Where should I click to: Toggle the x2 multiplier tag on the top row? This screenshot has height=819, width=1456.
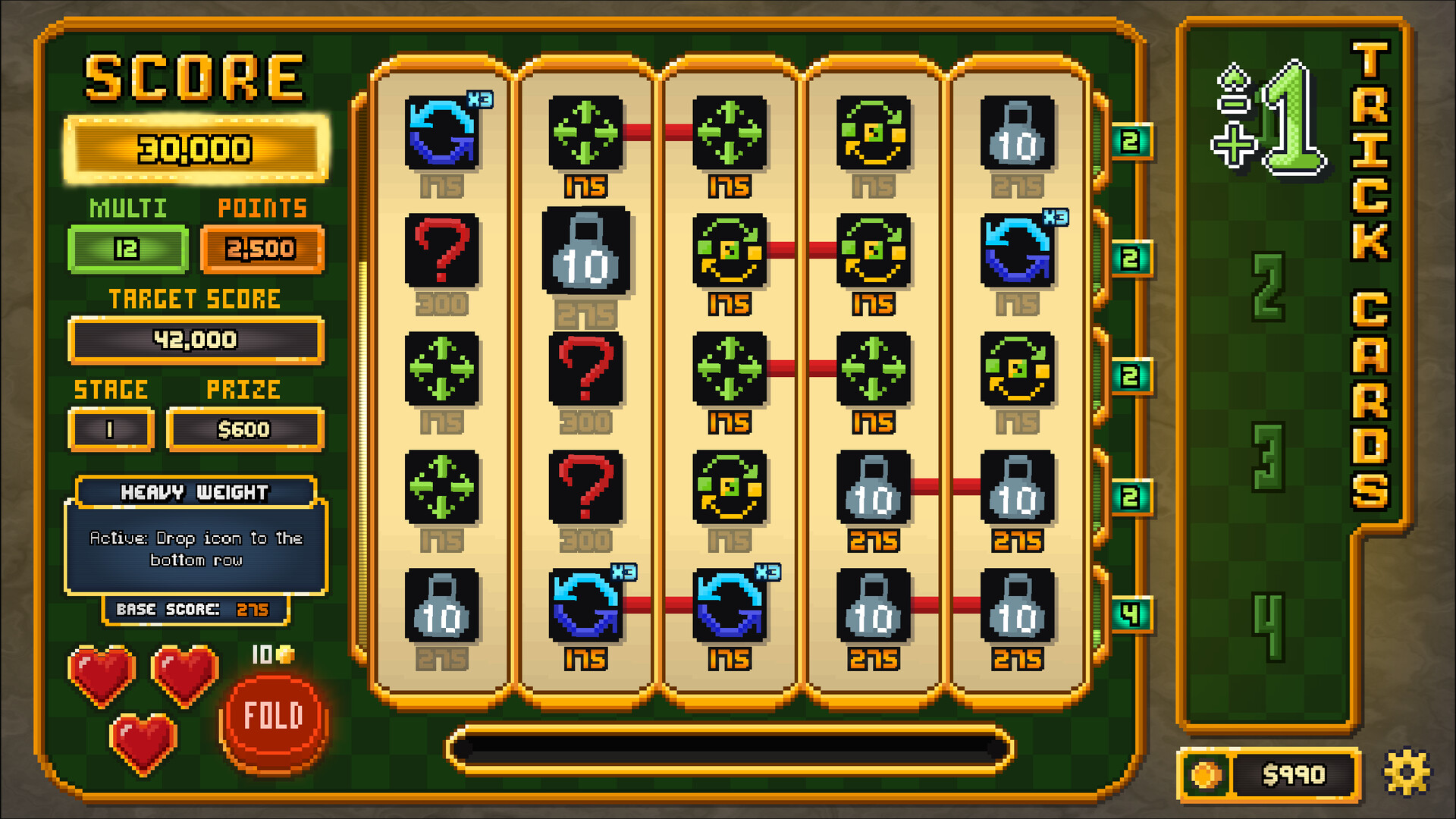click(1129, 141)
